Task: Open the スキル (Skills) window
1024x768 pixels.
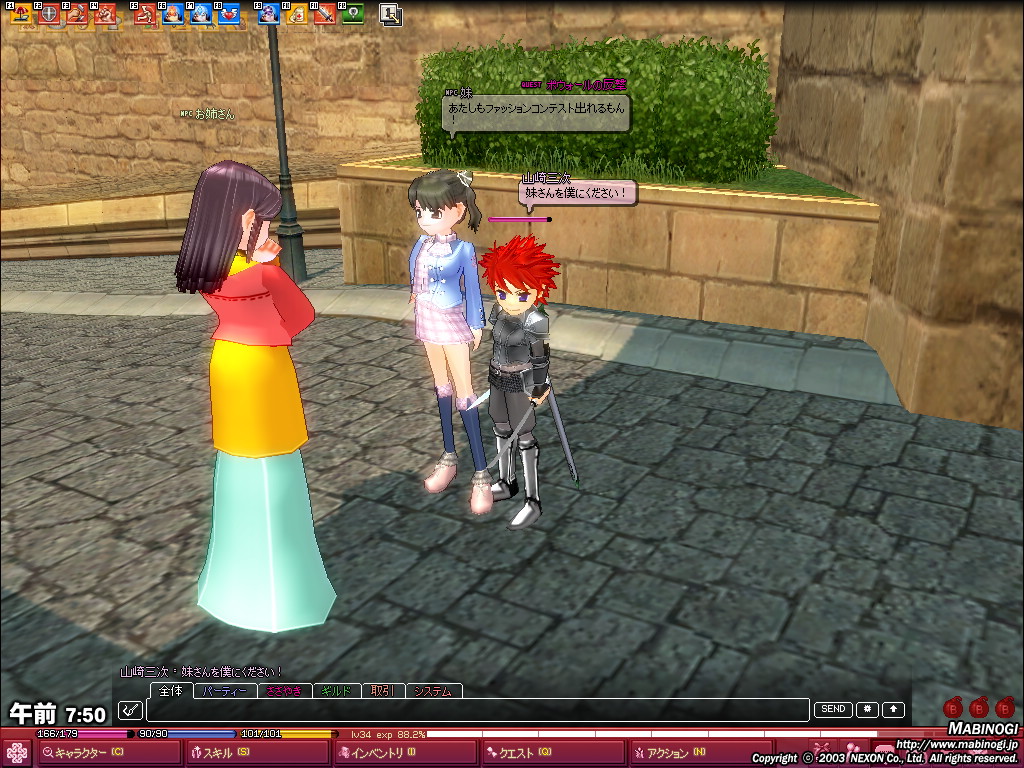Action: [x=225, y=752]
